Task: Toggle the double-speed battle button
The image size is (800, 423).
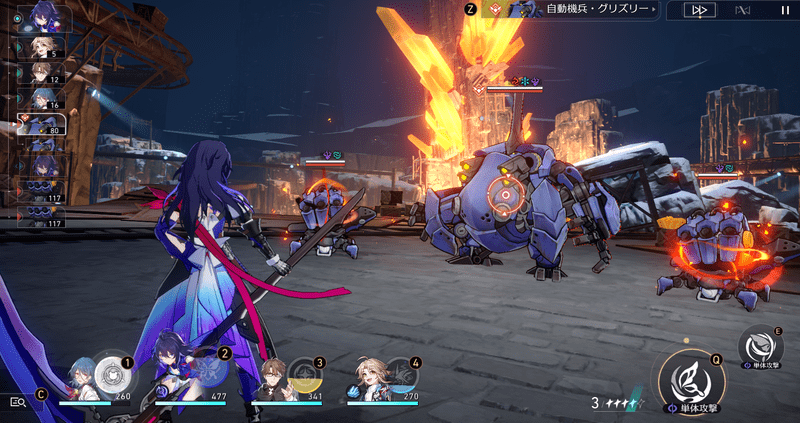Action: tap(698, 10)
